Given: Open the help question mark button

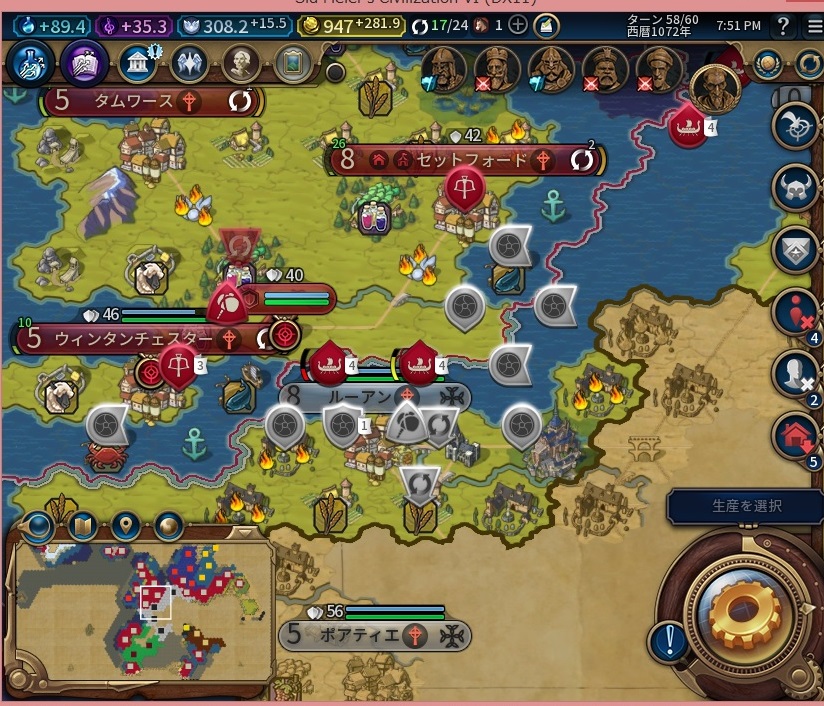Looking at the screenshot, I should [783, 25].
